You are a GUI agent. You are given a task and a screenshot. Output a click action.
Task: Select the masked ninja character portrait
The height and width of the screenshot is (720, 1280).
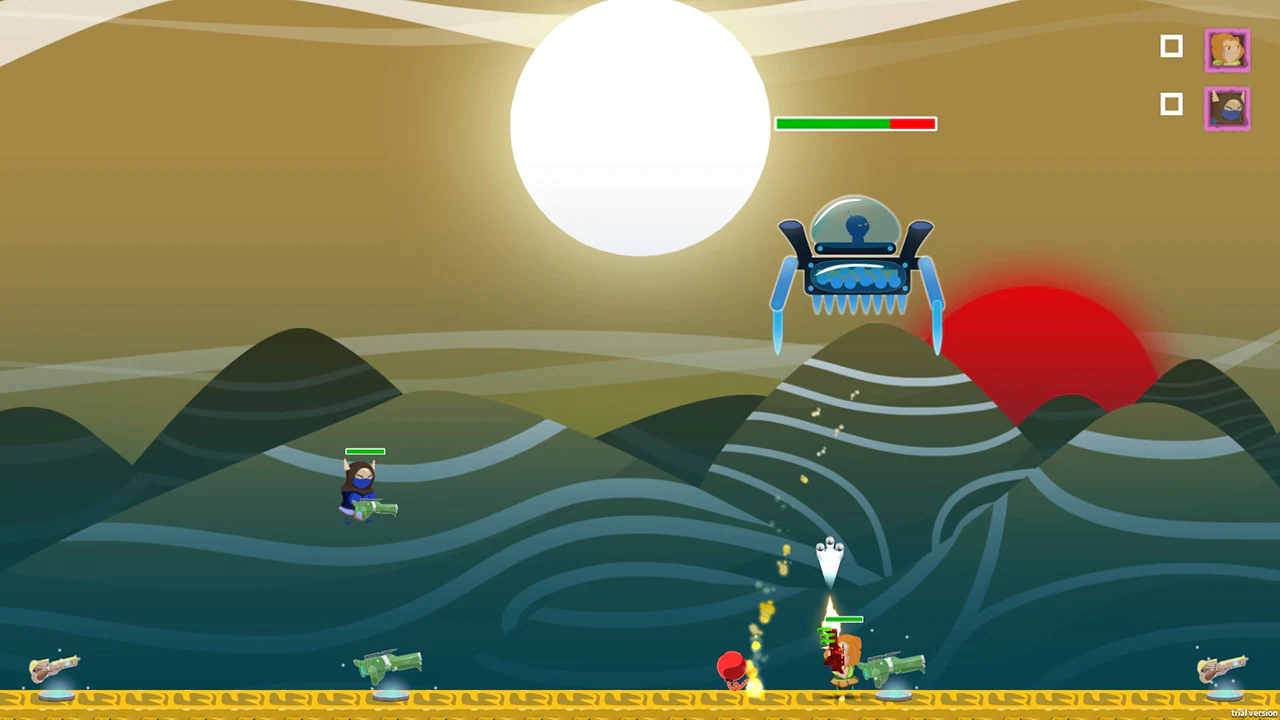(x=1227, y=109)
